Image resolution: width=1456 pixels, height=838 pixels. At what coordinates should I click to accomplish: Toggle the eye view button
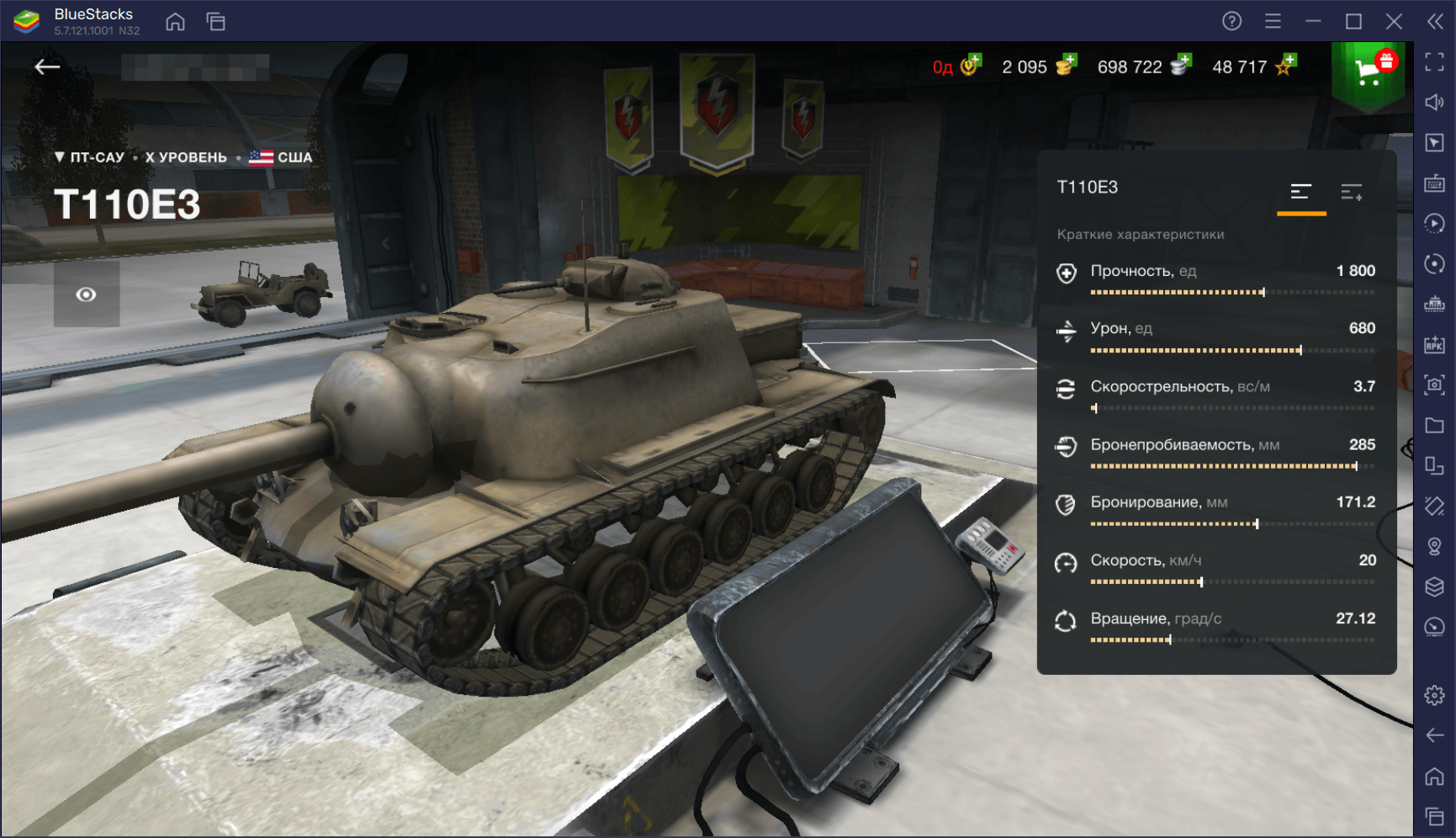(x=87, y=294)
